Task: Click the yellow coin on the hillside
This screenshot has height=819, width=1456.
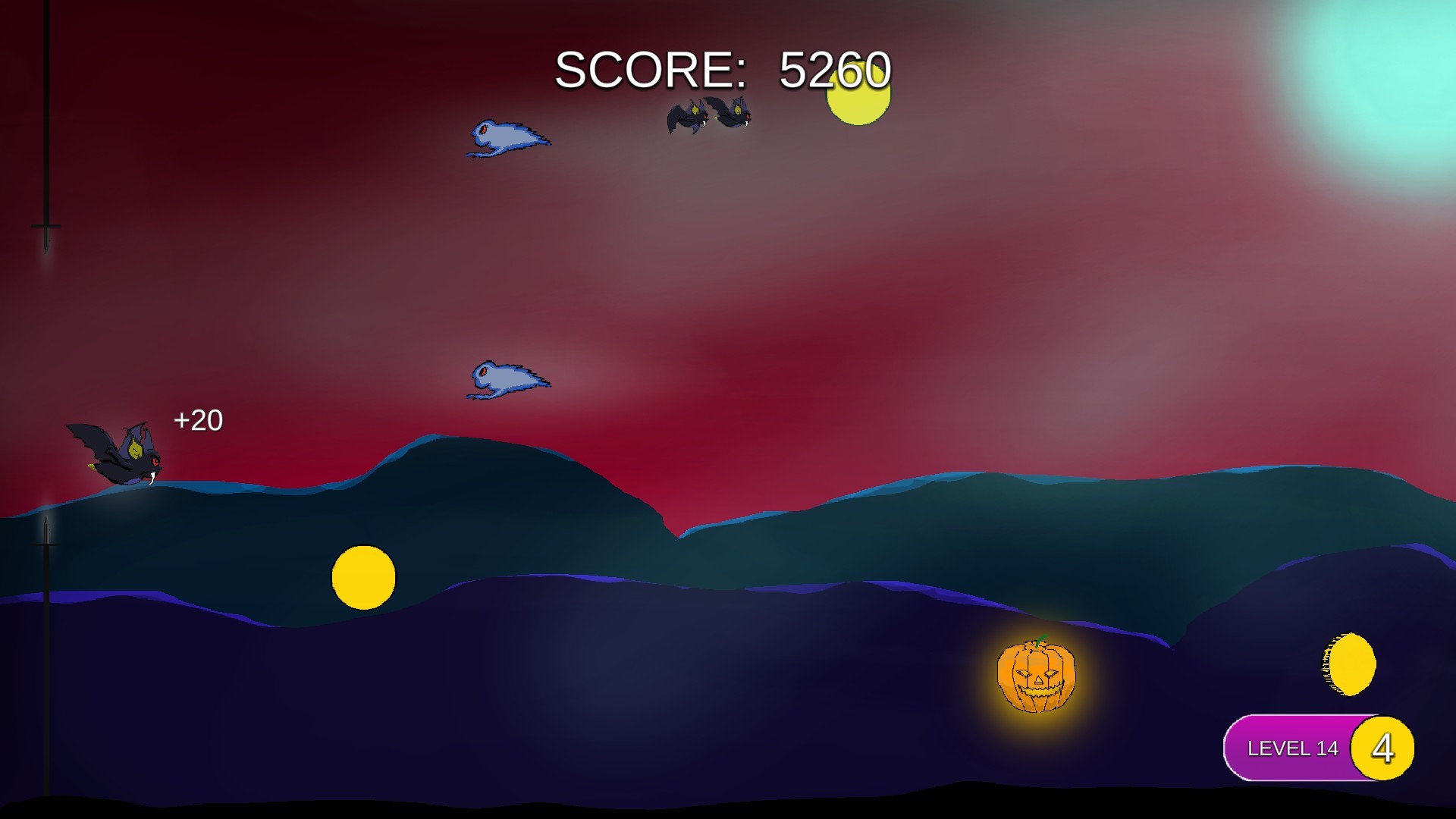Action: click(364, 578)
